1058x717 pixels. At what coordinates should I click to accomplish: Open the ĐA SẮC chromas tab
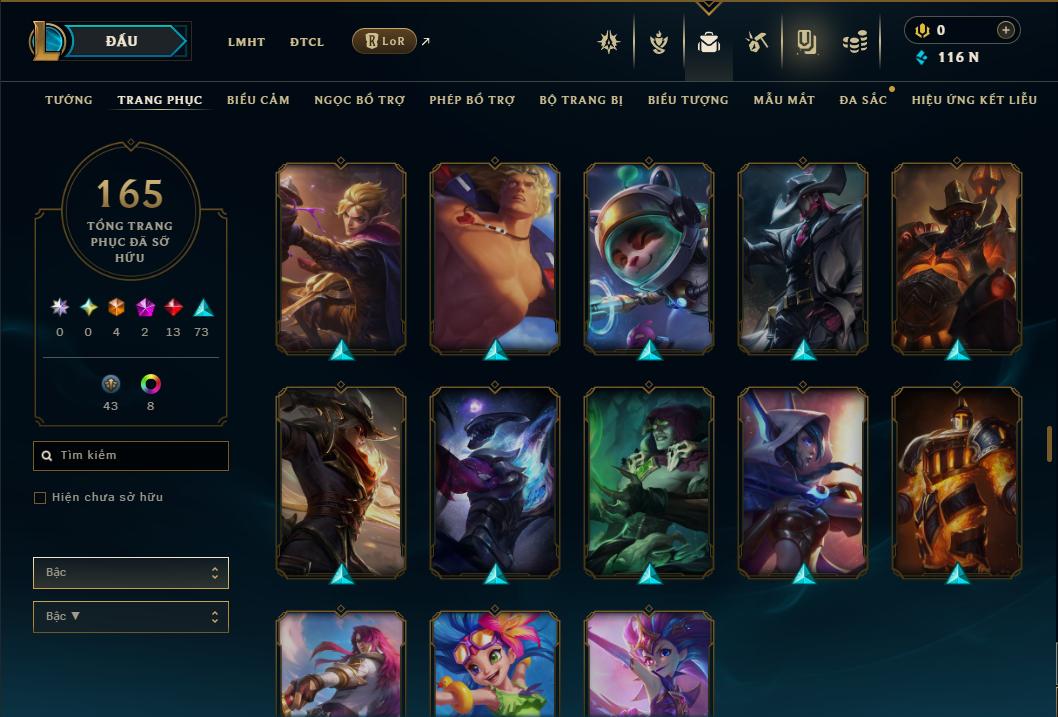863,100
